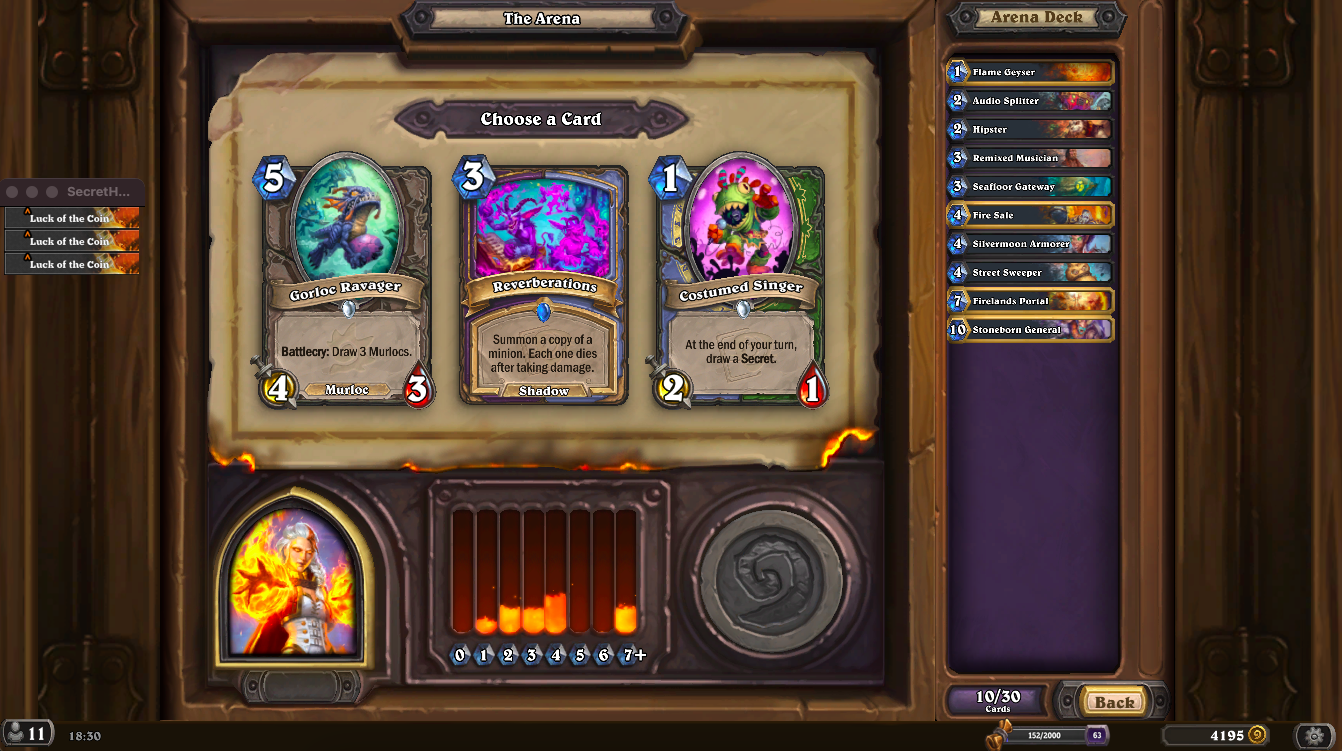Select the Costumed Singer card

coord(740,280)
